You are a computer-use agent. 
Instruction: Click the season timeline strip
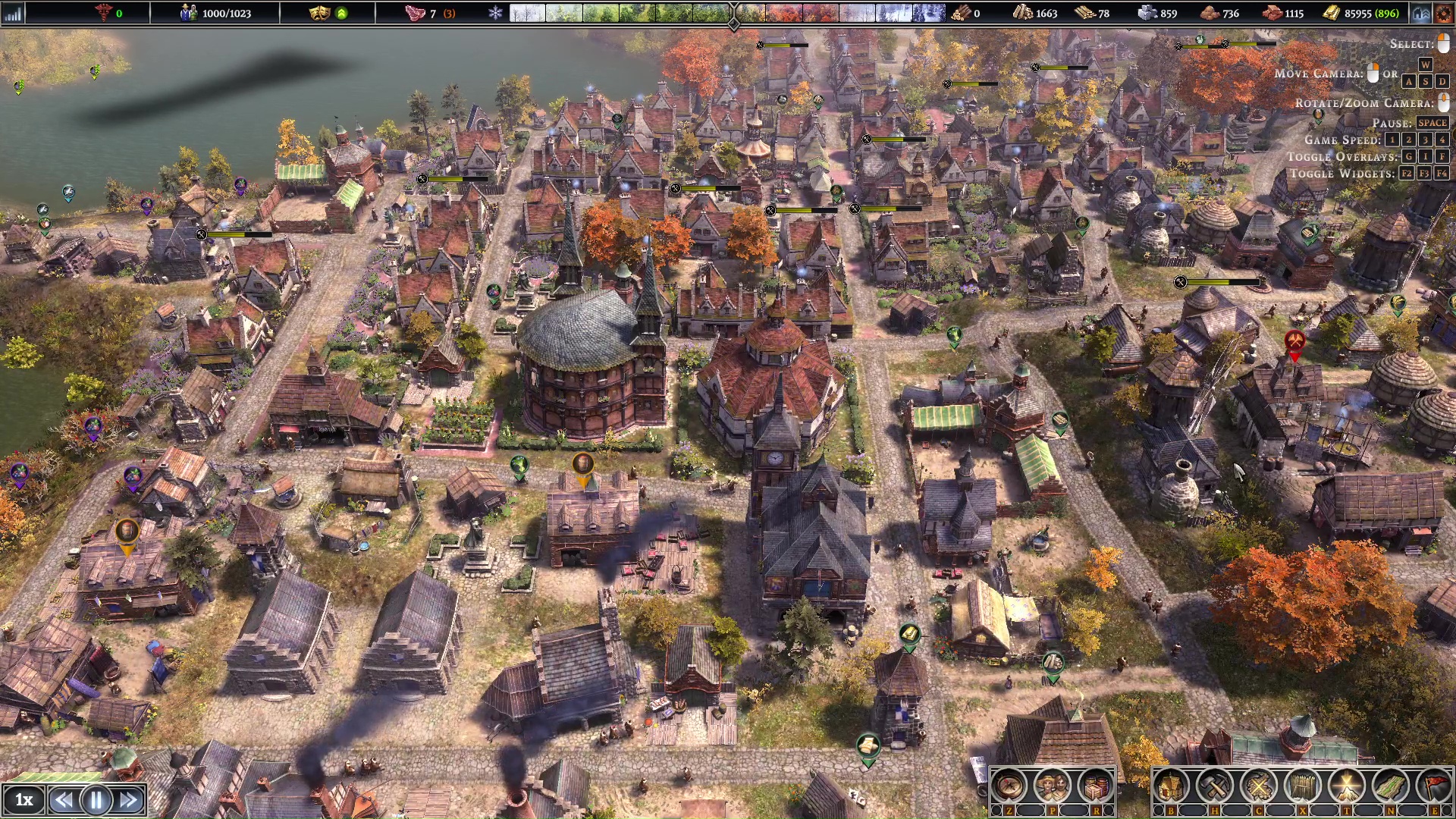coord(728,13)
